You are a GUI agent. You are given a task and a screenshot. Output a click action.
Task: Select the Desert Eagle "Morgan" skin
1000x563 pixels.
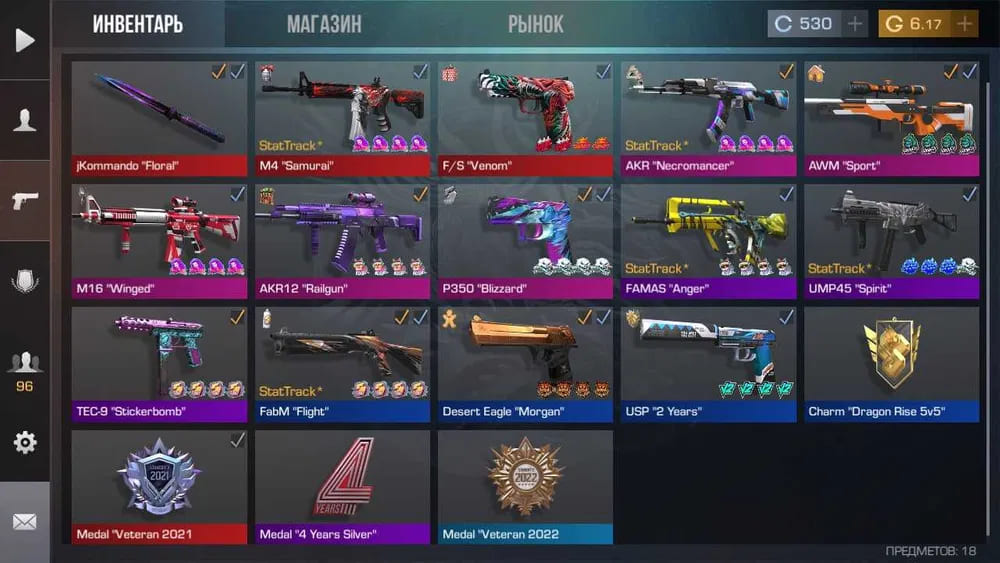525,364
